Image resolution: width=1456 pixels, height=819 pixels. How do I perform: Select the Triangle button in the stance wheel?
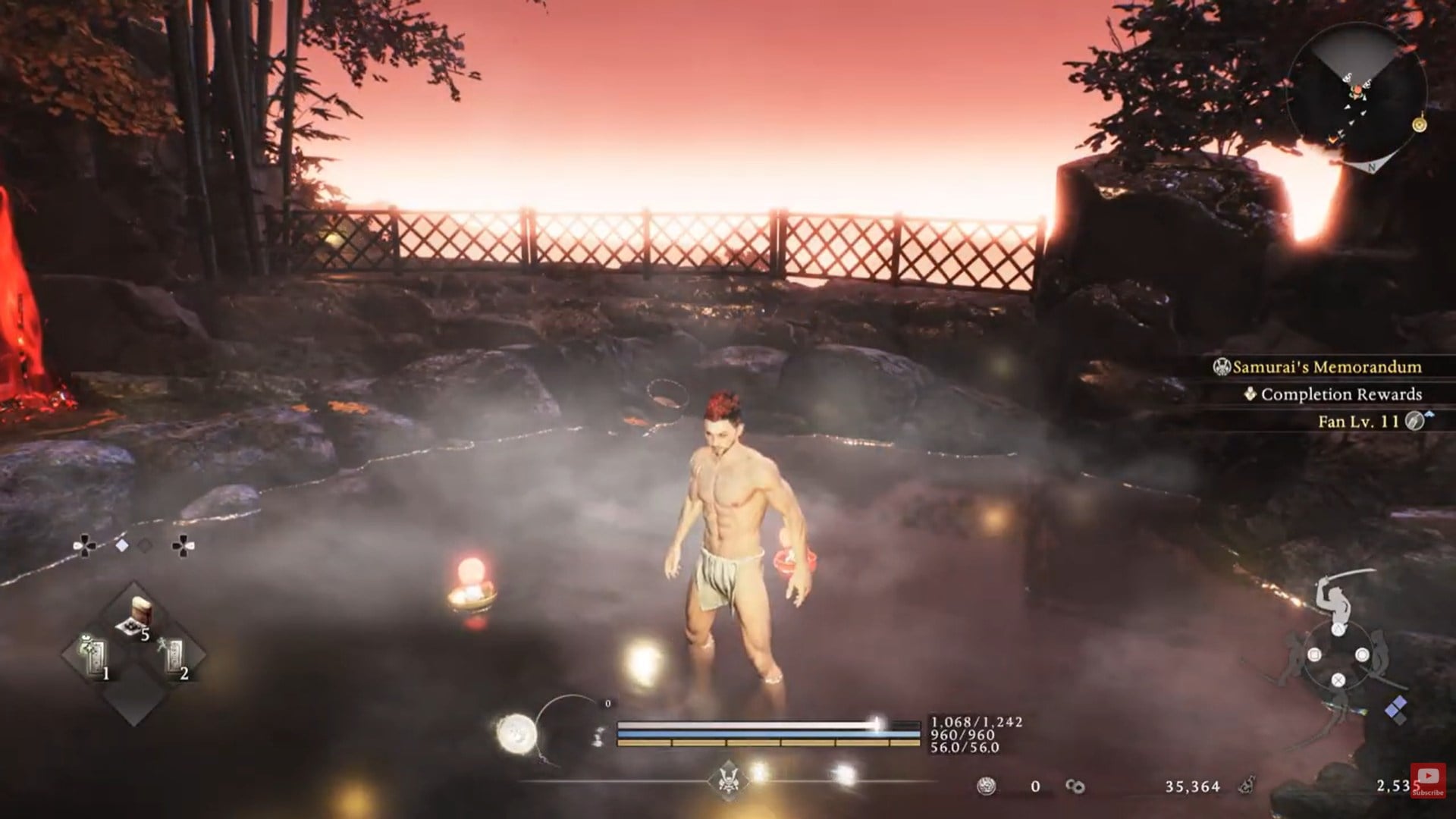click(1338, 629)
